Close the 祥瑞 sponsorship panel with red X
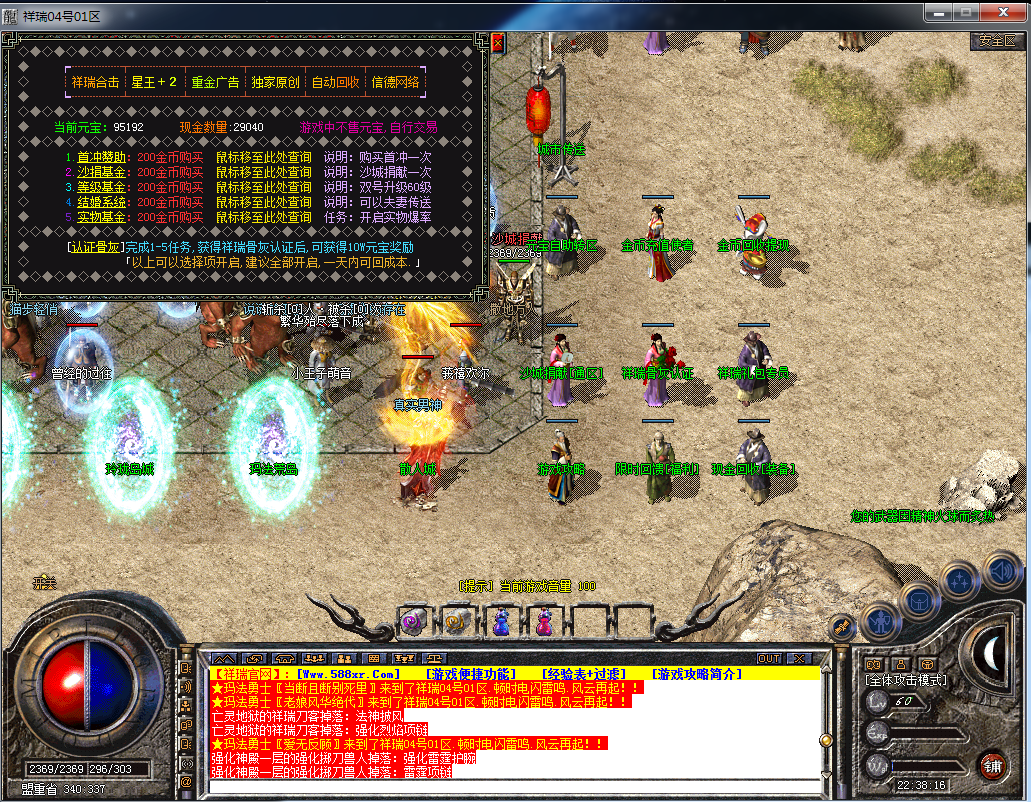The image size is (1031, 802). (x=498, y=43)
